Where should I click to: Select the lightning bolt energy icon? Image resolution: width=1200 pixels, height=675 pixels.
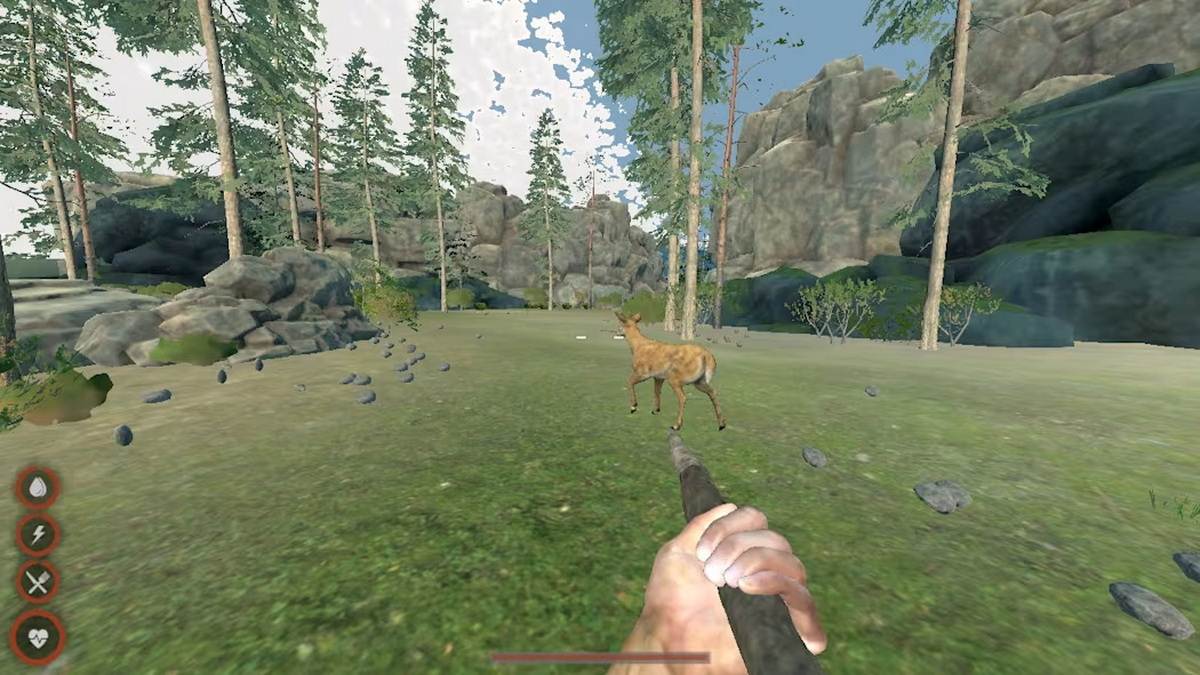[x=38, y=535]
